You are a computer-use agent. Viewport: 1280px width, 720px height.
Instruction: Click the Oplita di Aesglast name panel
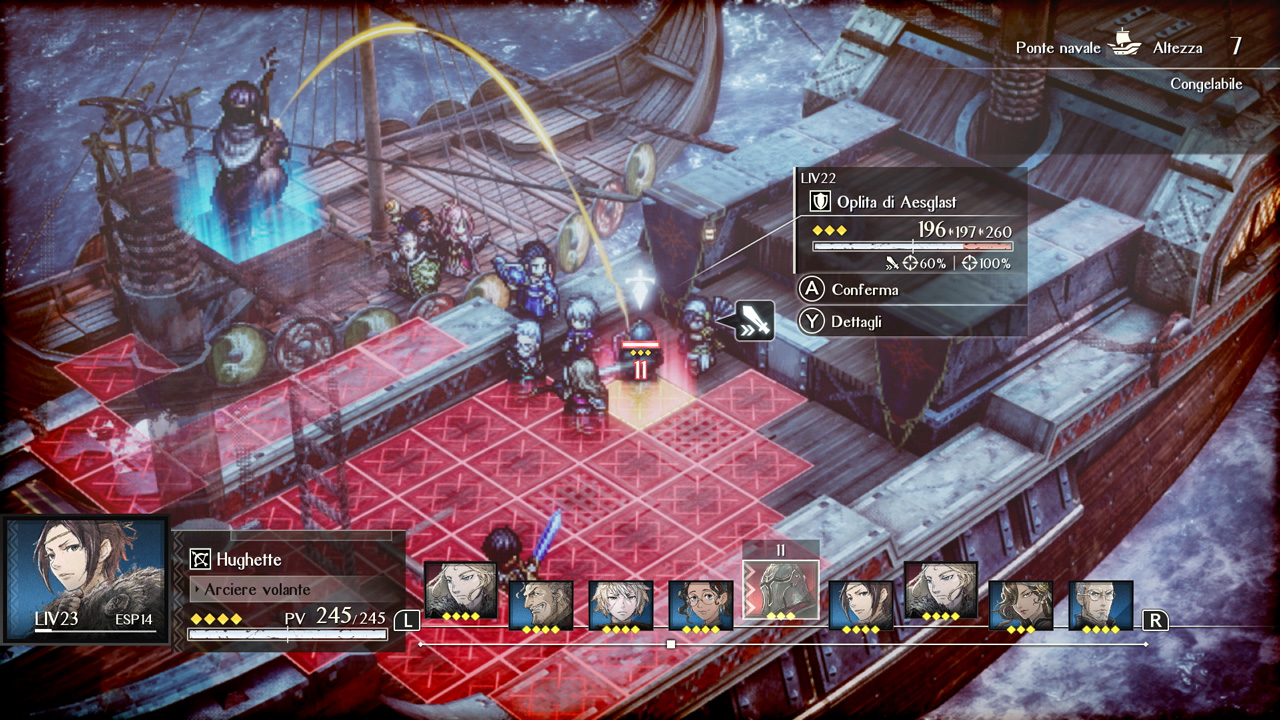coord(895,202)
